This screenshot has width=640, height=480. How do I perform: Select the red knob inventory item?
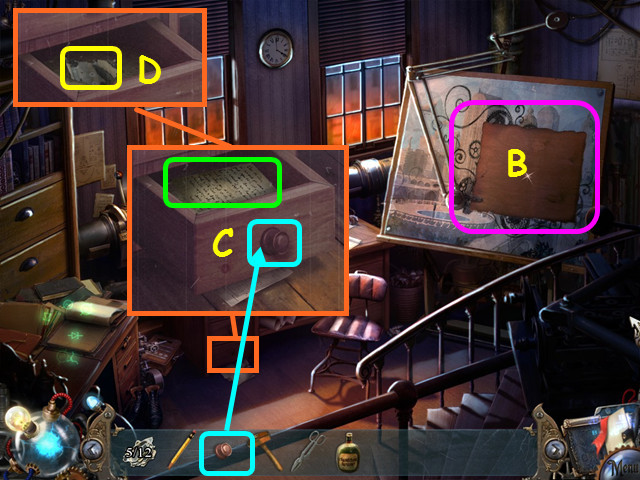click(x=228, y=453)
